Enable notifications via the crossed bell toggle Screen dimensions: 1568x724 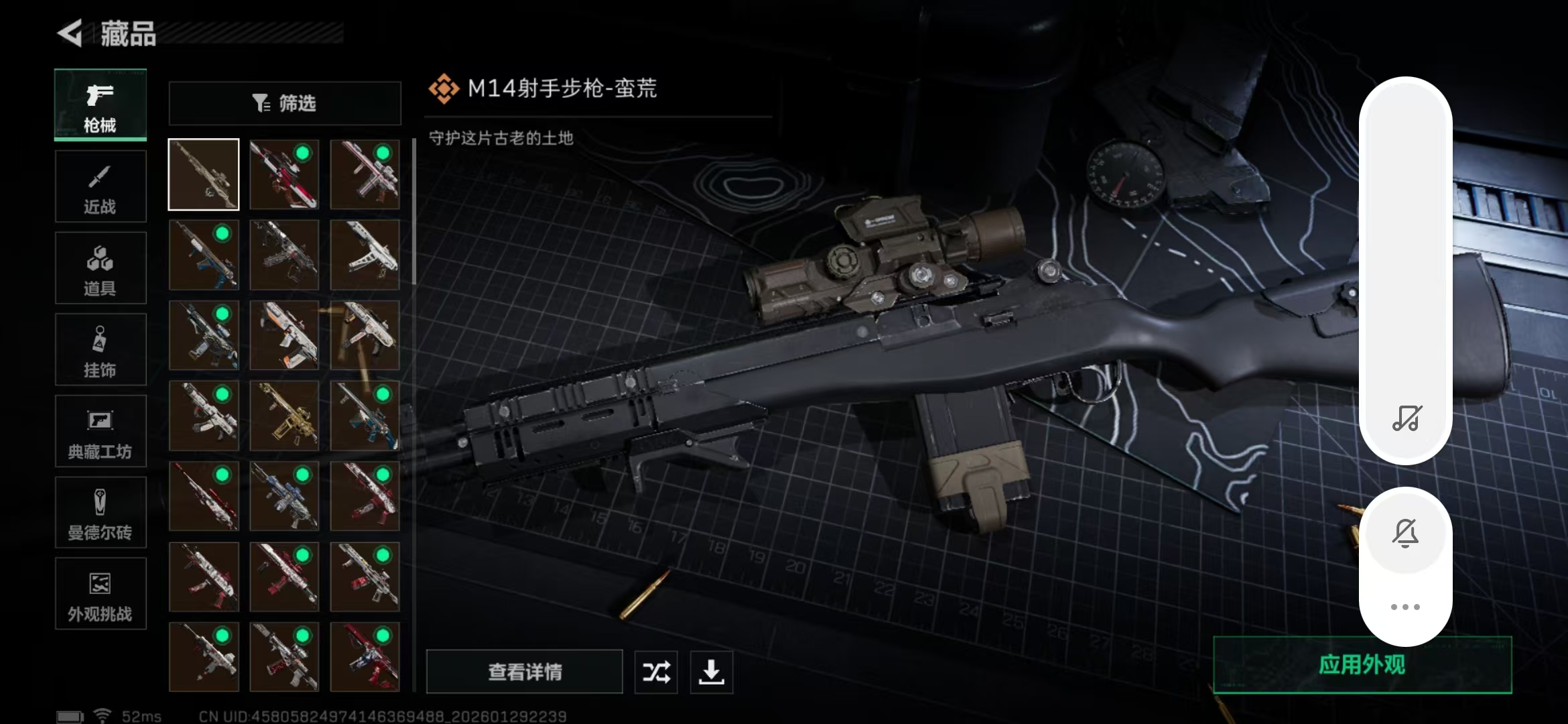[1406, 533]
